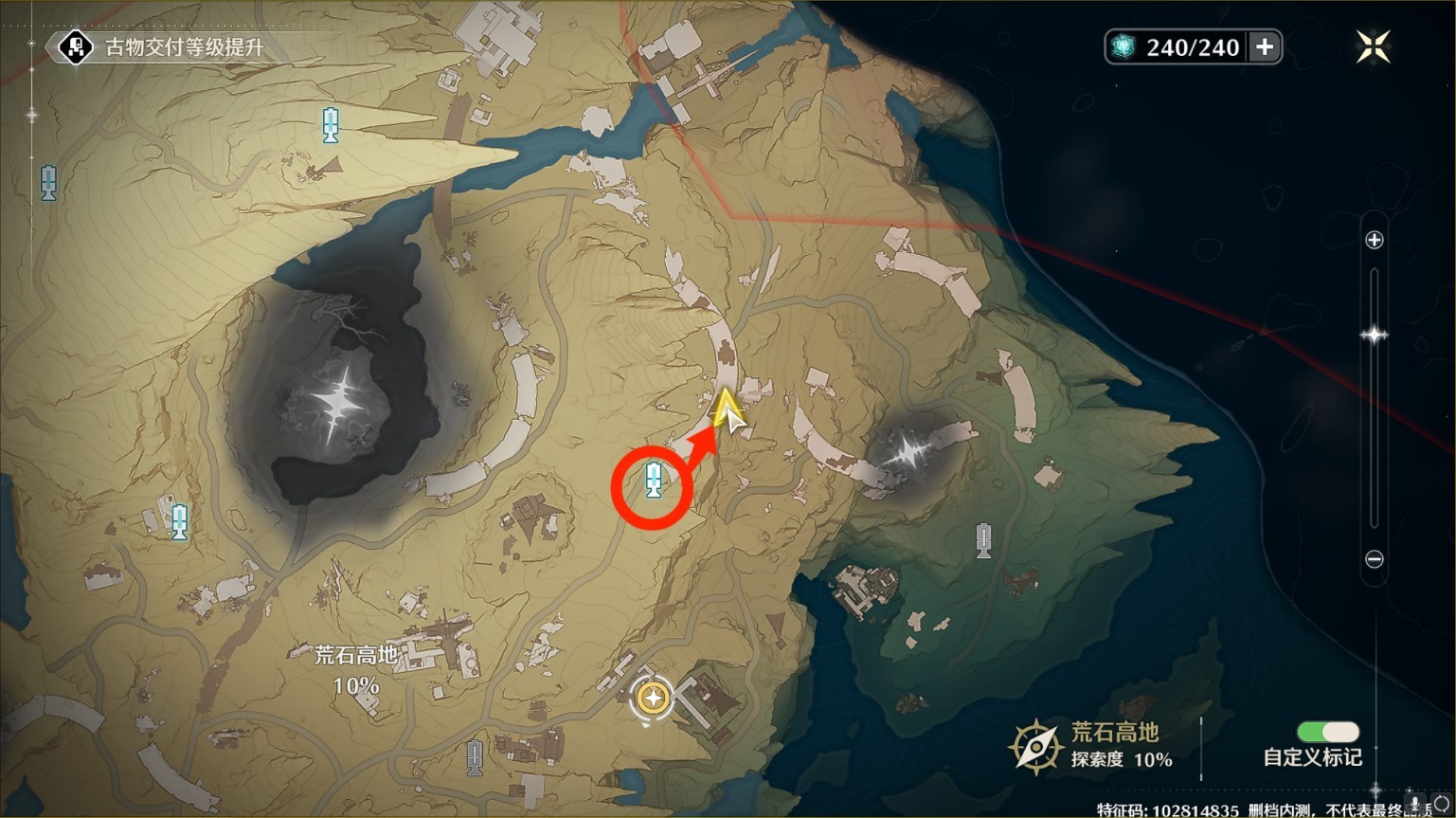Select the grey beacon on the green peninsula

(x=983, y=540)
